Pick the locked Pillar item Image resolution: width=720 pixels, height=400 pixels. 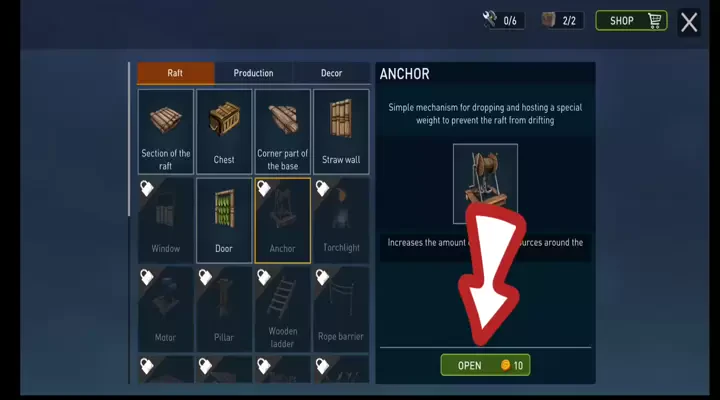[224, 308]
